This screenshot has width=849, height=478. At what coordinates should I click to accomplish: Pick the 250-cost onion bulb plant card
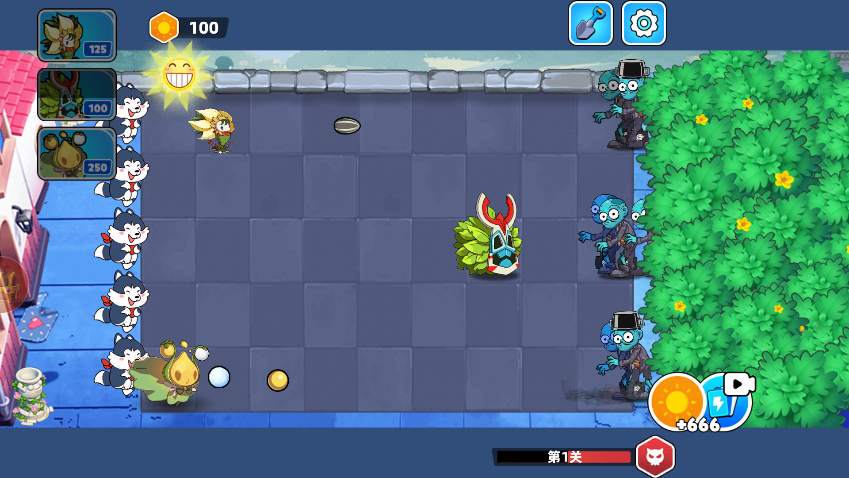[x=77, y=153]
